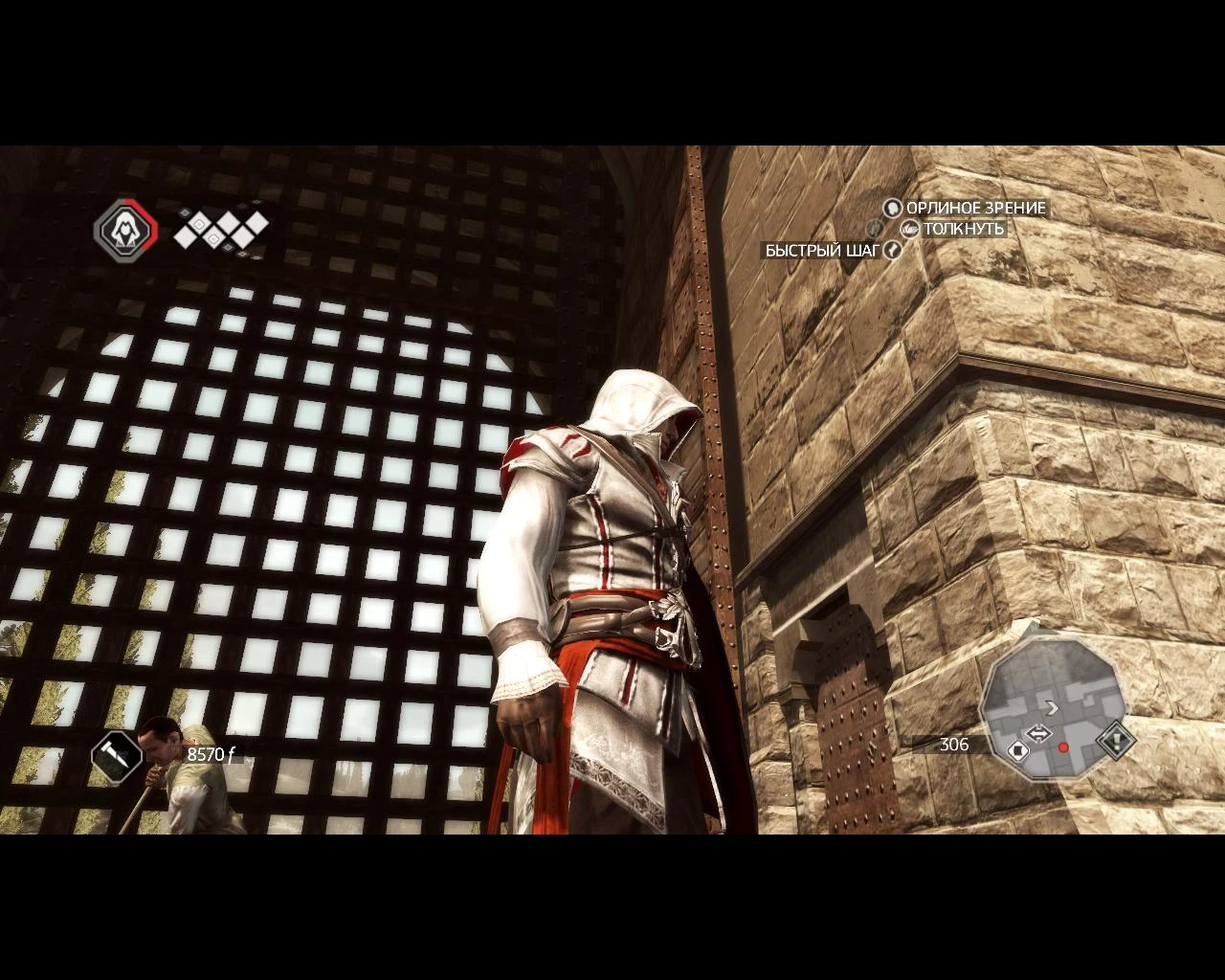This screenshot has width=1225, height=980.
Task: Toggle Eagle Vision via ОРЛИНОЕ ЗРЕНИЕ prompt
Action: coord(974,209)
